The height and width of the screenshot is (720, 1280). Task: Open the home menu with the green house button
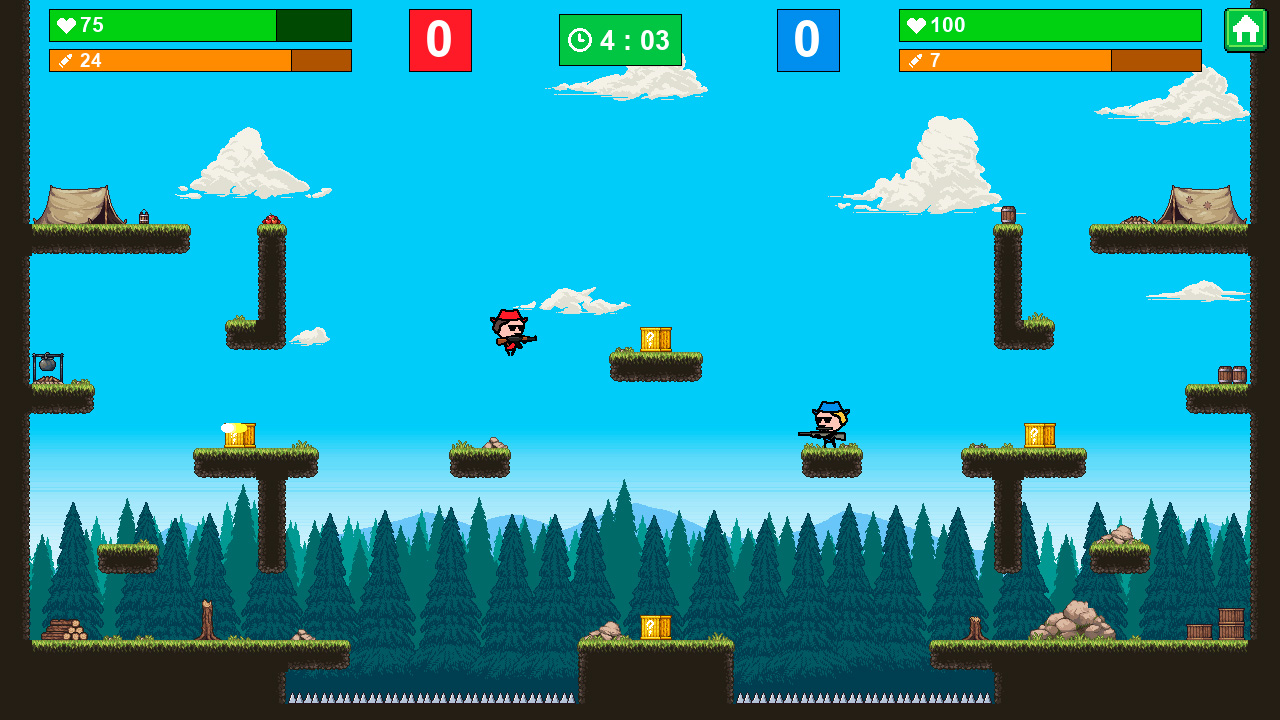coord(1246,32)
